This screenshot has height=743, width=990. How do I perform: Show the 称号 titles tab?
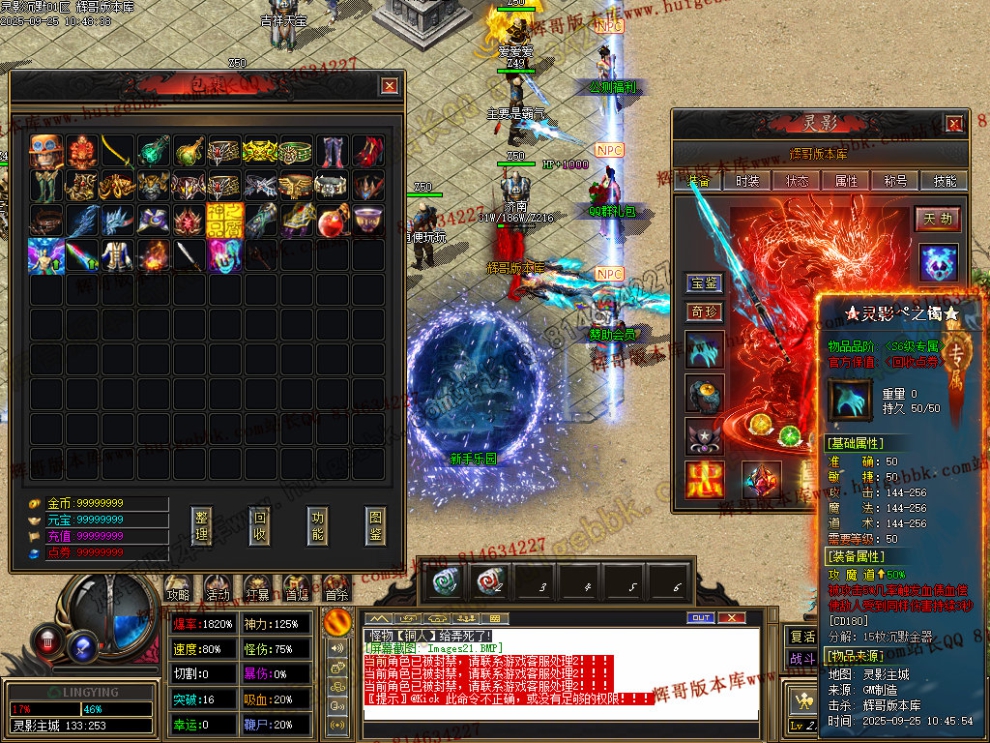895,181
